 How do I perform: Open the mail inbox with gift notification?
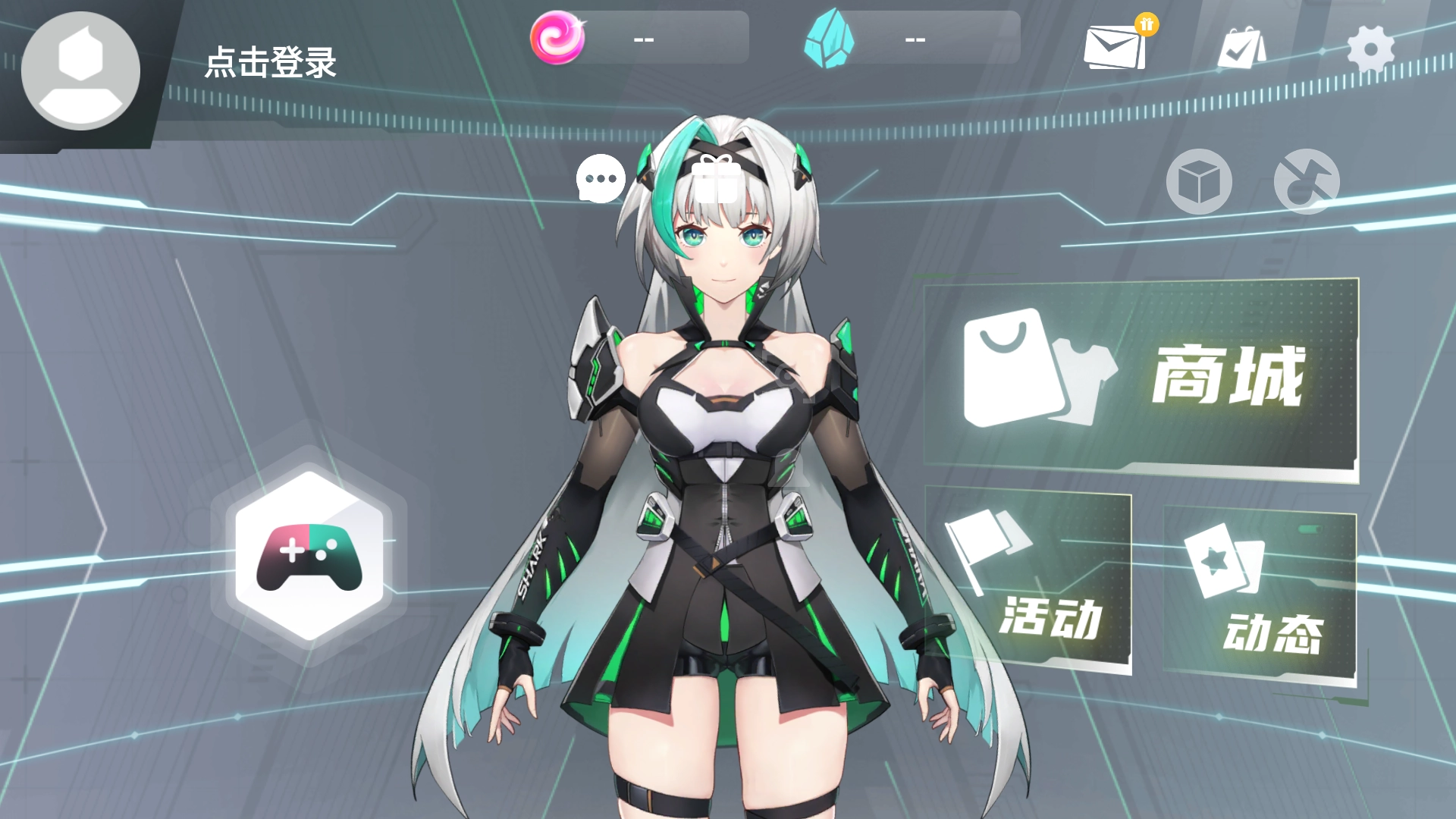(1112, 47)
